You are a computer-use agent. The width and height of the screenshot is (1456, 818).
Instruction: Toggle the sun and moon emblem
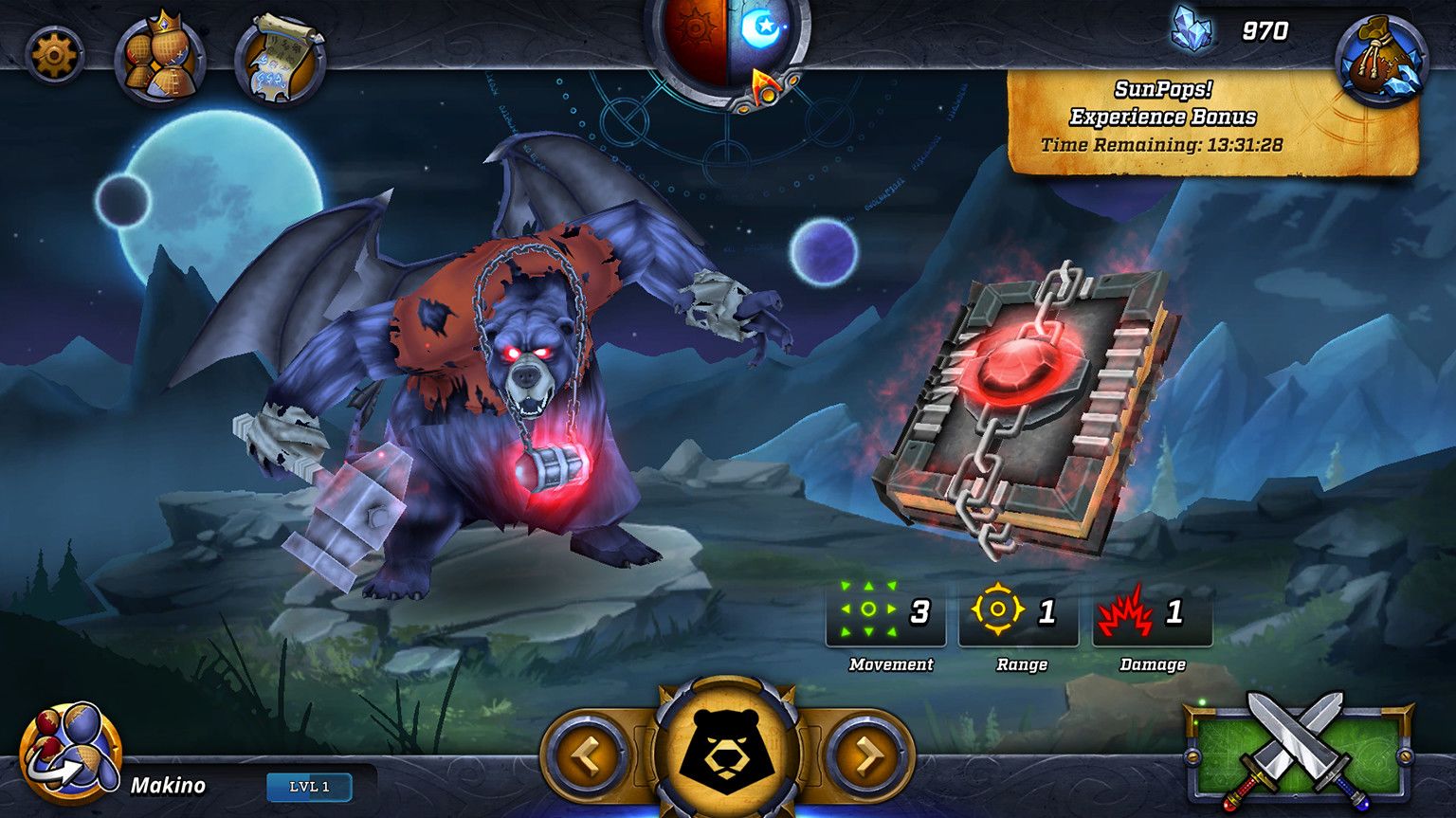click(727, 38)
